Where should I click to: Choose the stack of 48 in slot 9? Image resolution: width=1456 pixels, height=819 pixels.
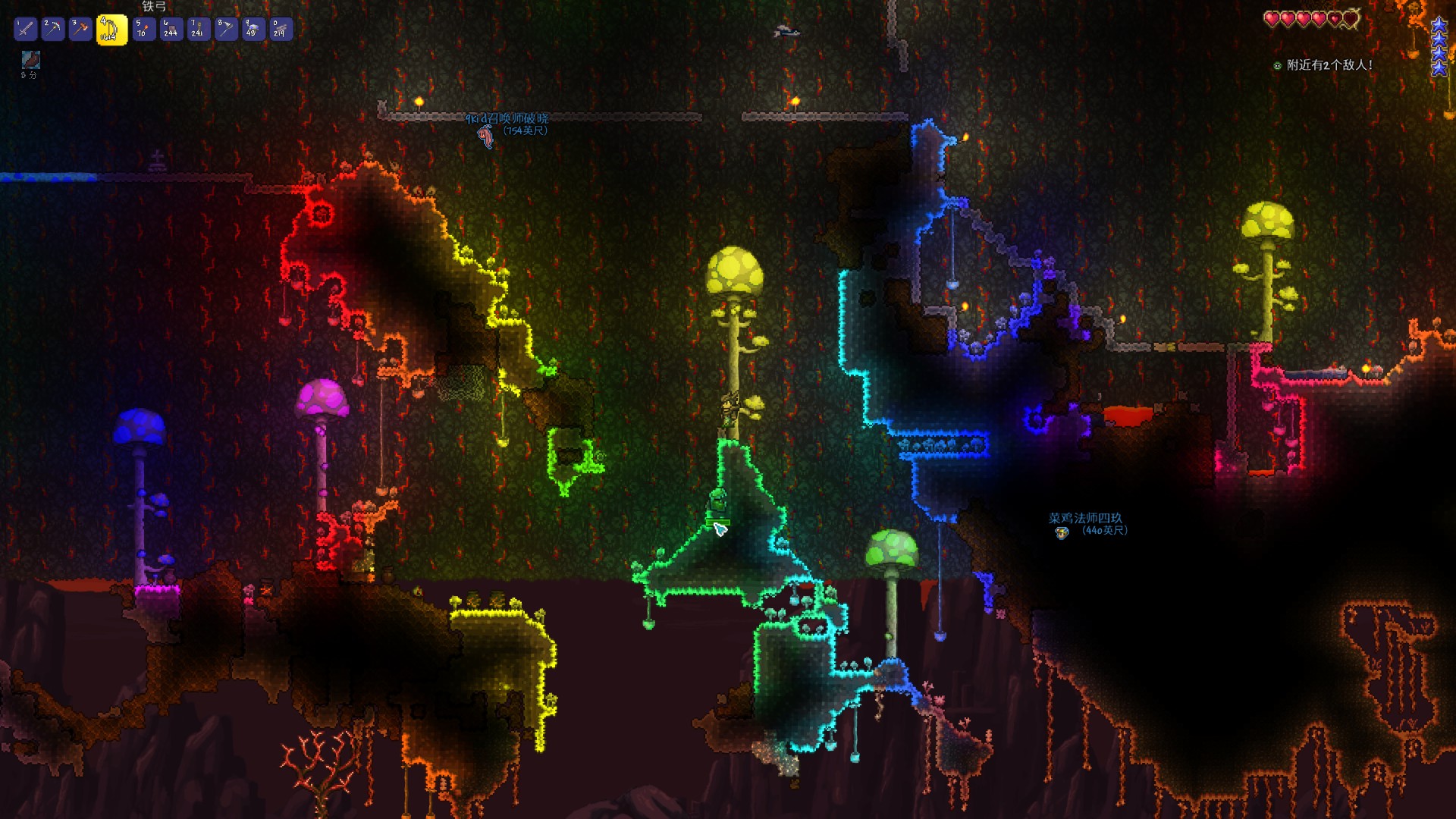point(253,30)
